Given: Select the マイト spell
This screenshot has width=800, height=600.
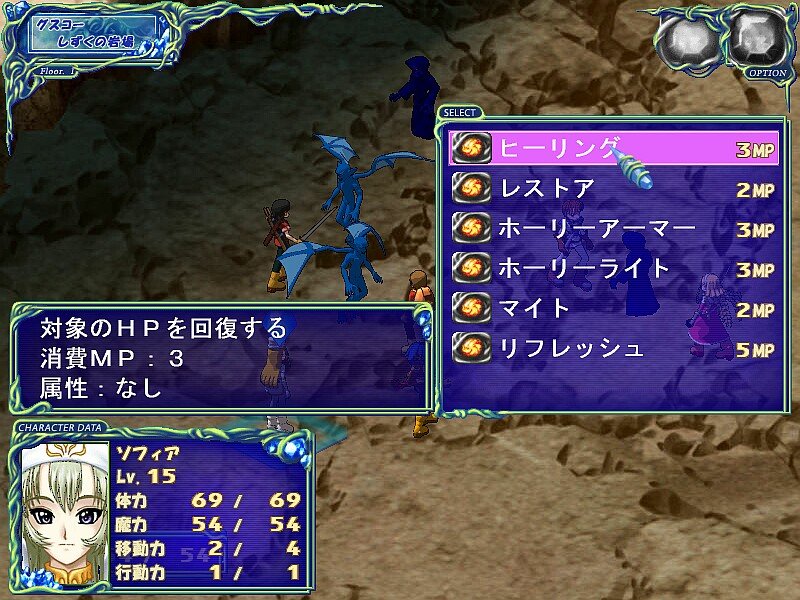Looking at the screenshot, I should (x=612, y=309).
